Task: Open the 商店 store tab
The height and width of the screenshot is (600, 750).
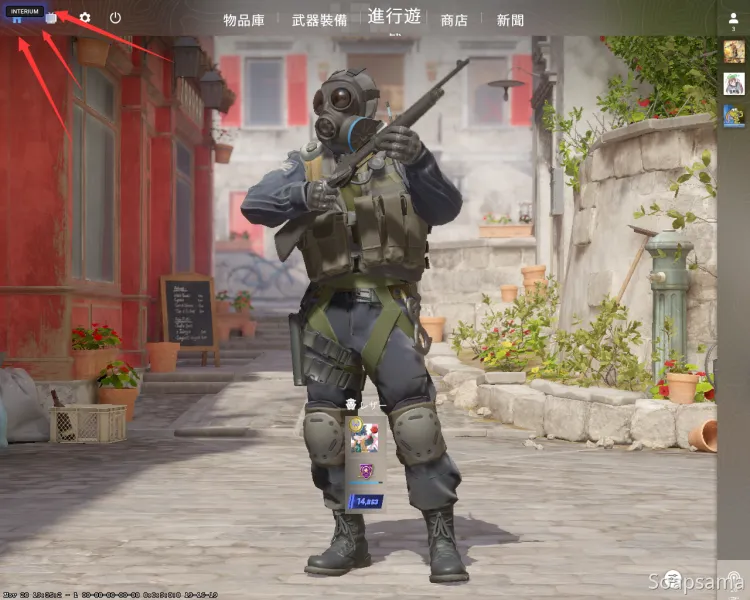Action: [x=454, y=19]
